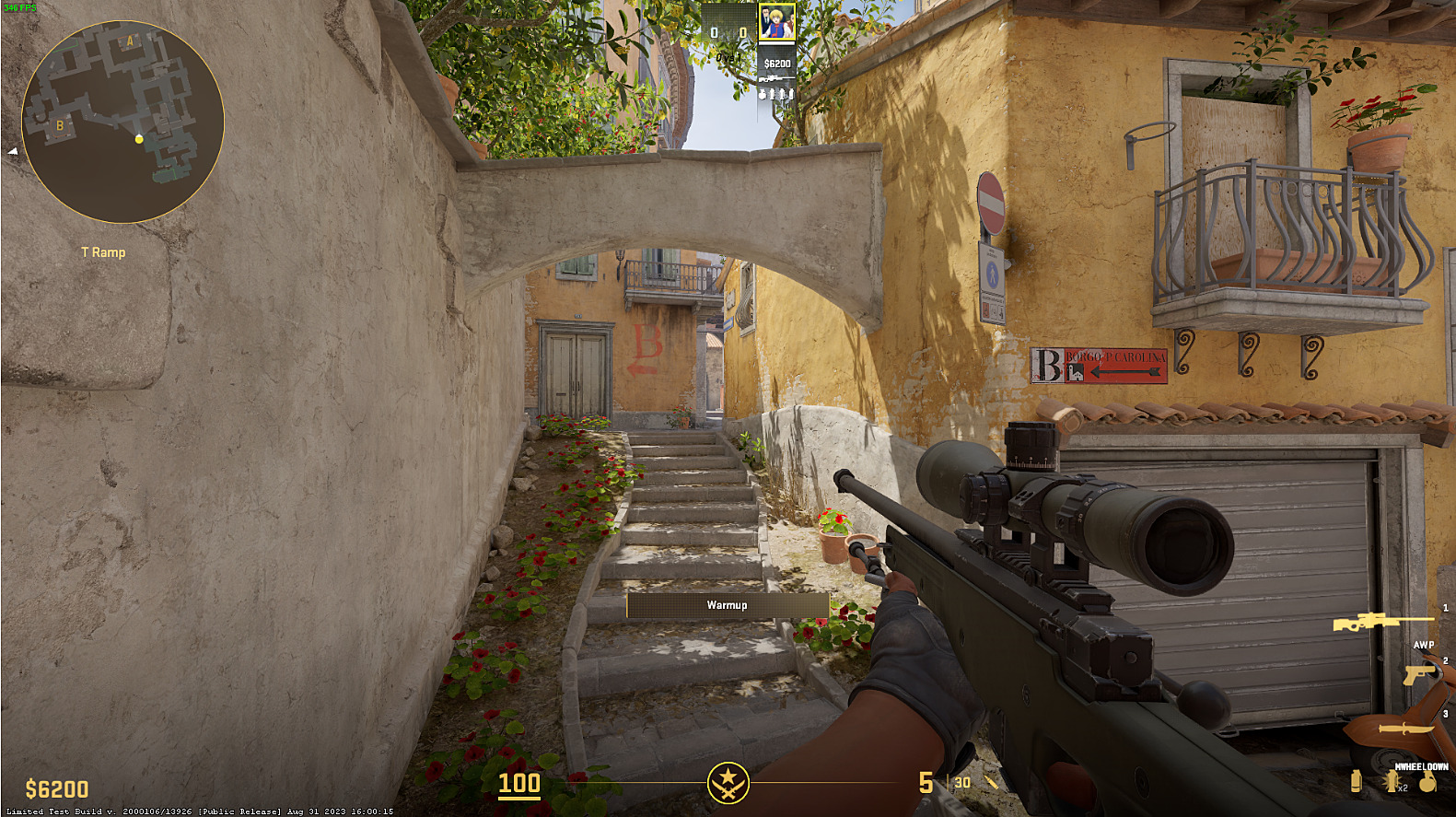The image size is (1456, 817).
Task: Select the HE grenade icon
Action: point(1427,782)
